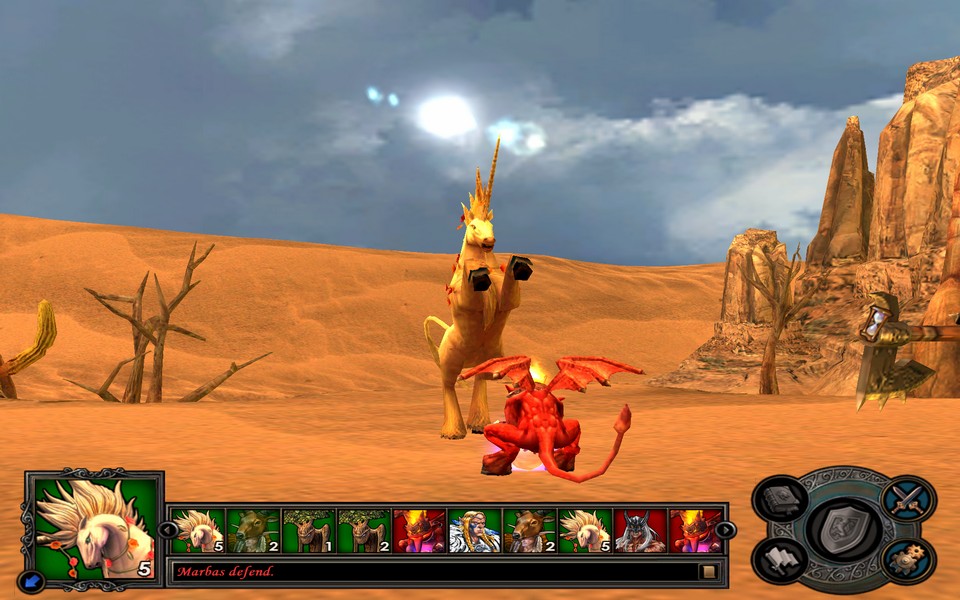Choose the blond-haired hero portrait in the turn queue
The image size is (960, 600).
click(474, 531)
